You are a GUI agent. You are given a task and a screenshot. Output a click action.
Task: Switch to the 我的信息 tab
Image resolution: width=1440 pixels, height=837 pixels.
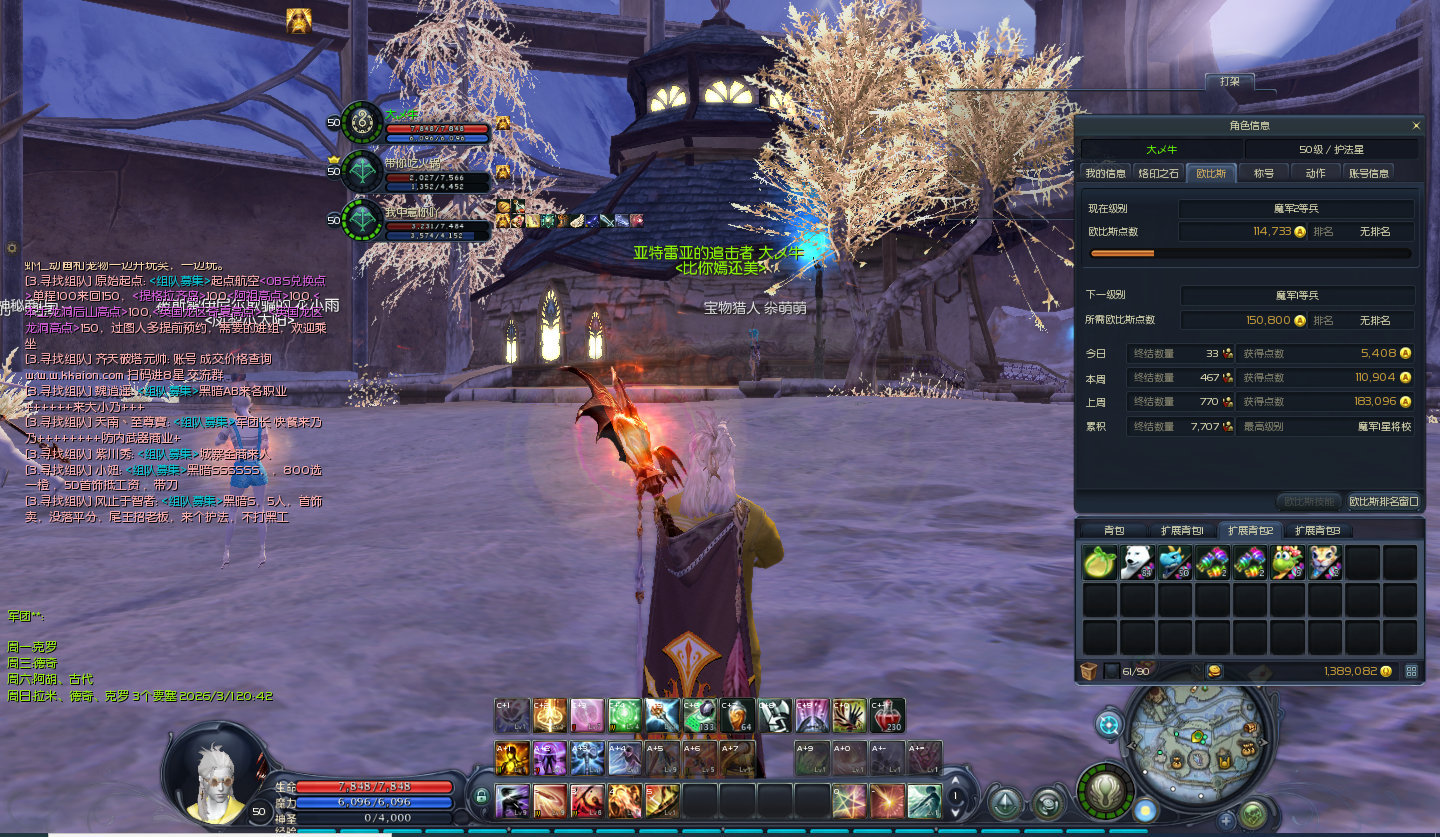[1106, 173]
